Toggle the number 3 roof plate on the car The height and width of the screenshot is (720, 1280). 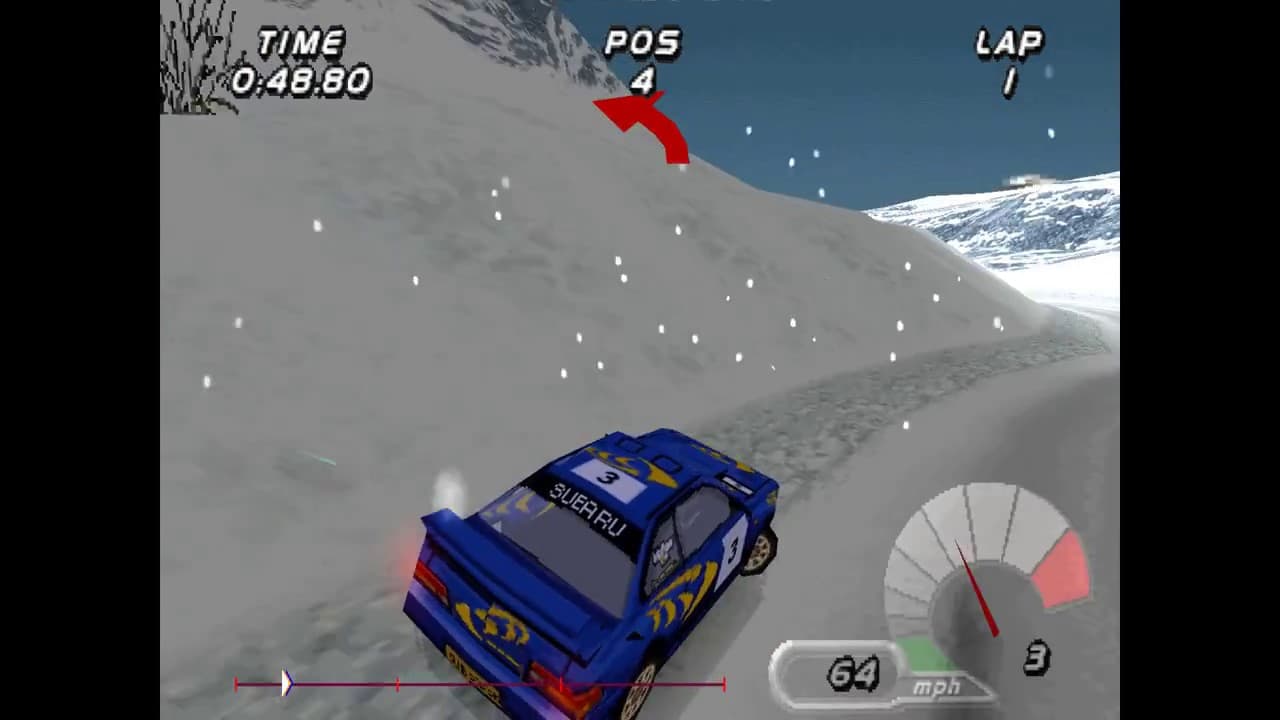click(607, 477)
